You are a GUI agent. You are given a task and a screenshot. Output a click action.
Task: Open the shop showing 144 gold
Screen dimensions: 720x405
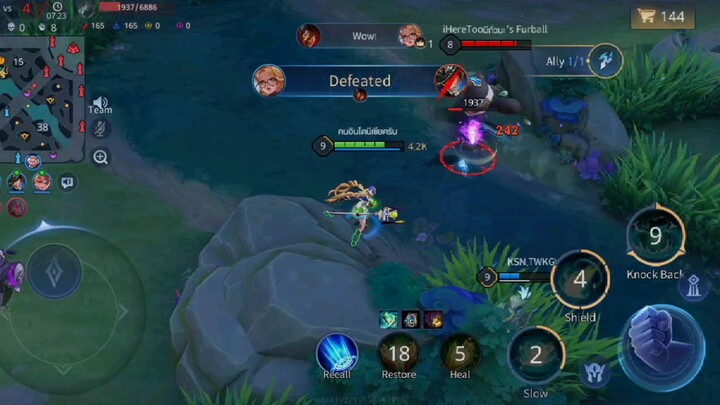[663, 16]
